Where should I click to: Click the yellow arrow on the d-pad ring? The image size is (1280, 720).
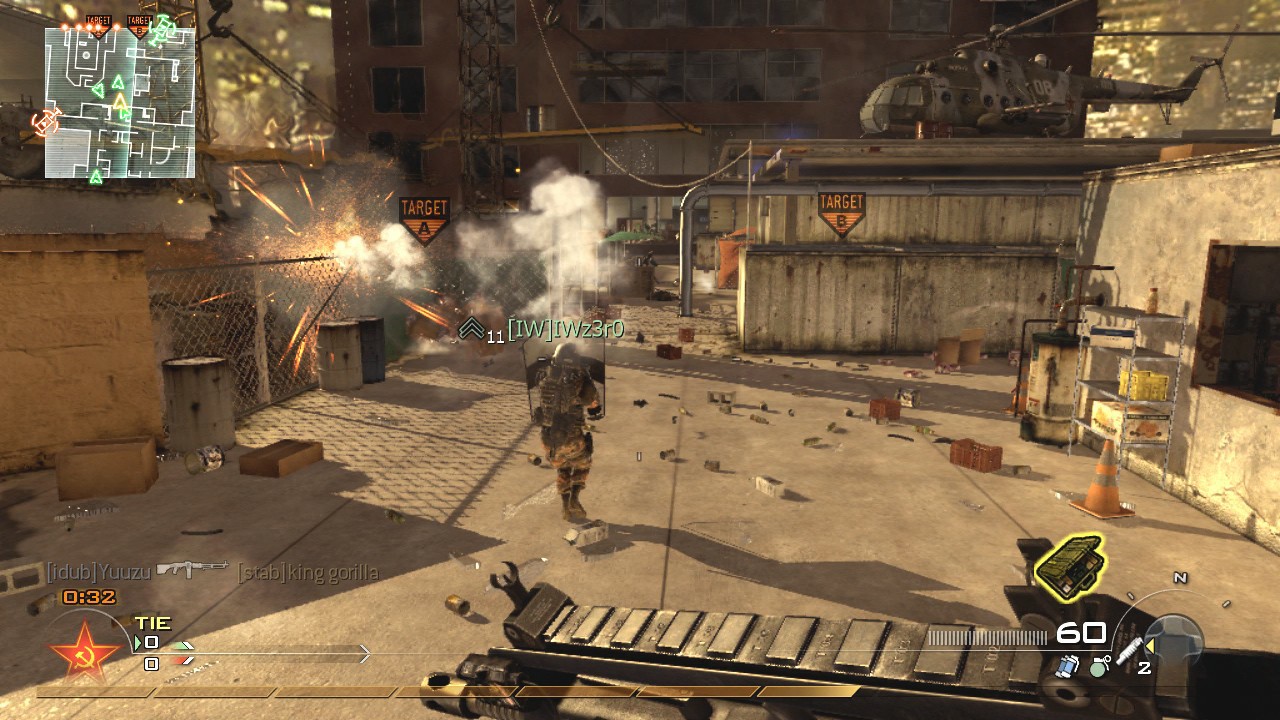(x=1150, y=647)
